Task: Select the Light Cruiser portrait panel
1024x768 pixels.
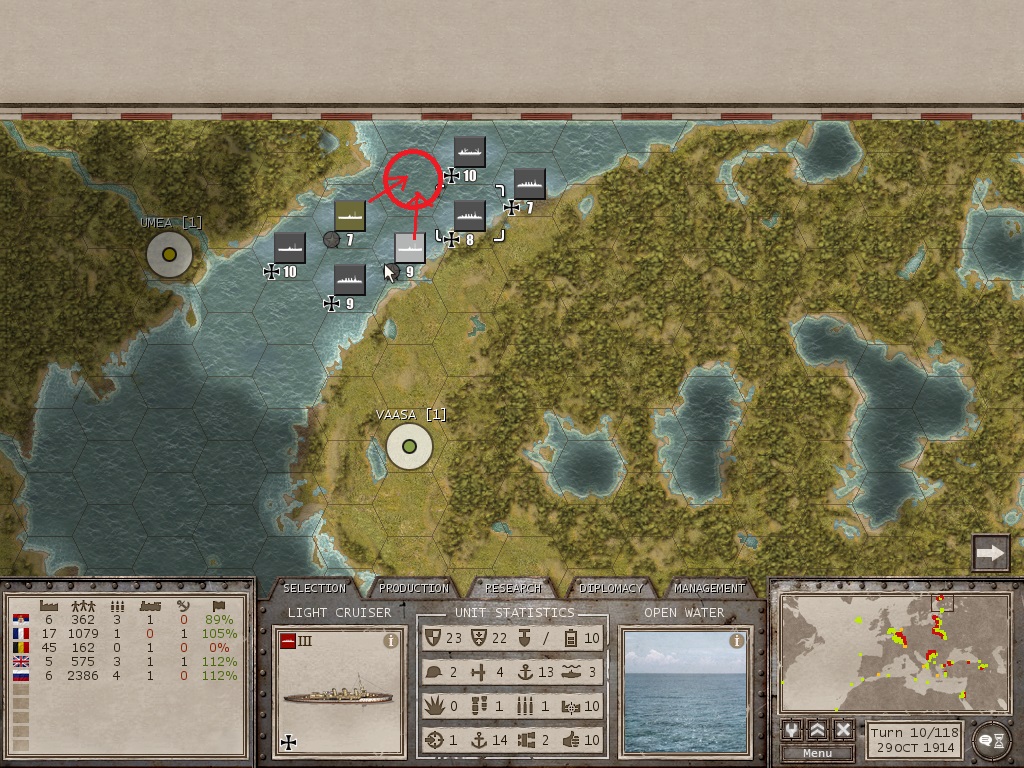Action: click(340, 690)
